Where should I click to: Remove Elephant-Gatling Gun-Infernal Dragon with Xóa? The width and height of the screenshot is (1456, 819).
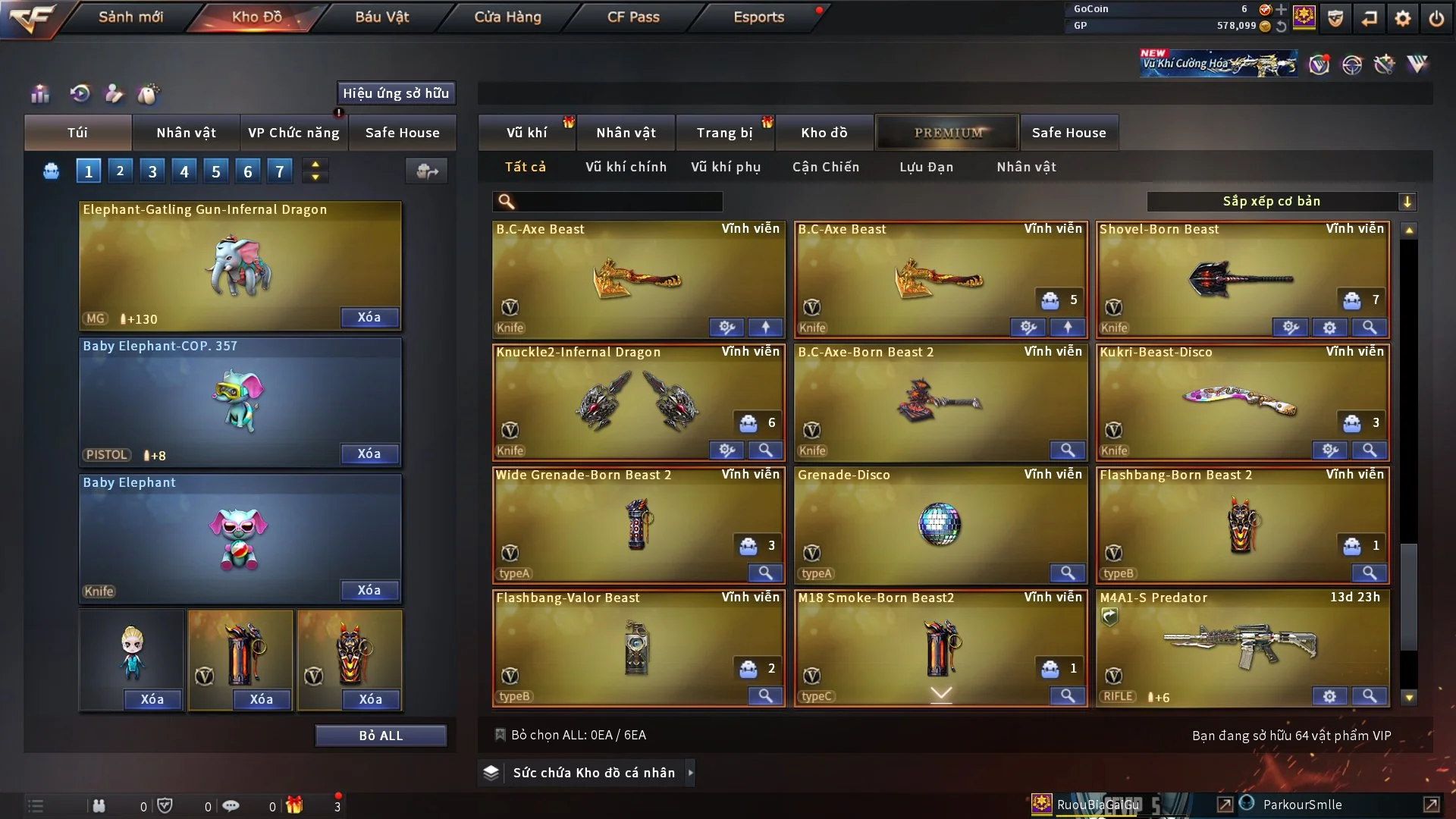pos(369,317)
